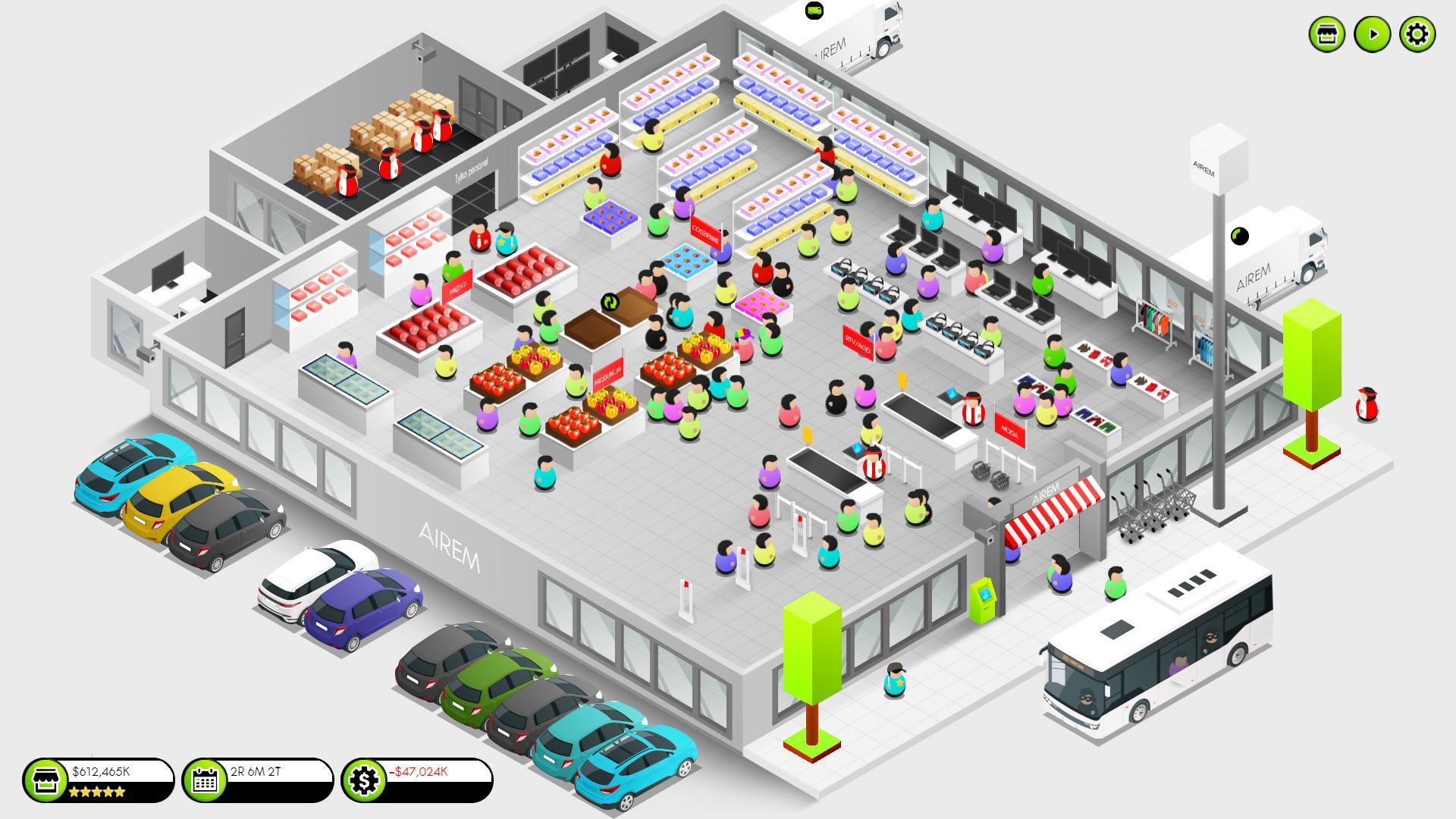This screenshot has height=819, width=1456.
Task: Select the AIREM delivery truck at the loading dock
Action: click(849, 34)
